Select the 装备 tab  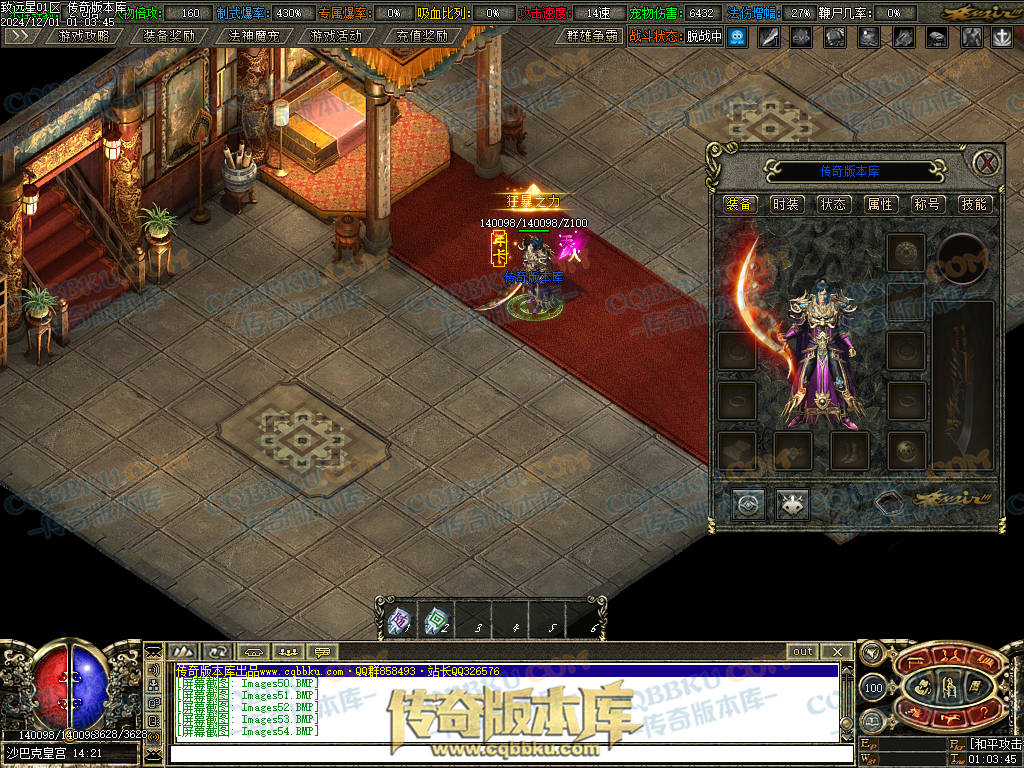click(740, 204)
